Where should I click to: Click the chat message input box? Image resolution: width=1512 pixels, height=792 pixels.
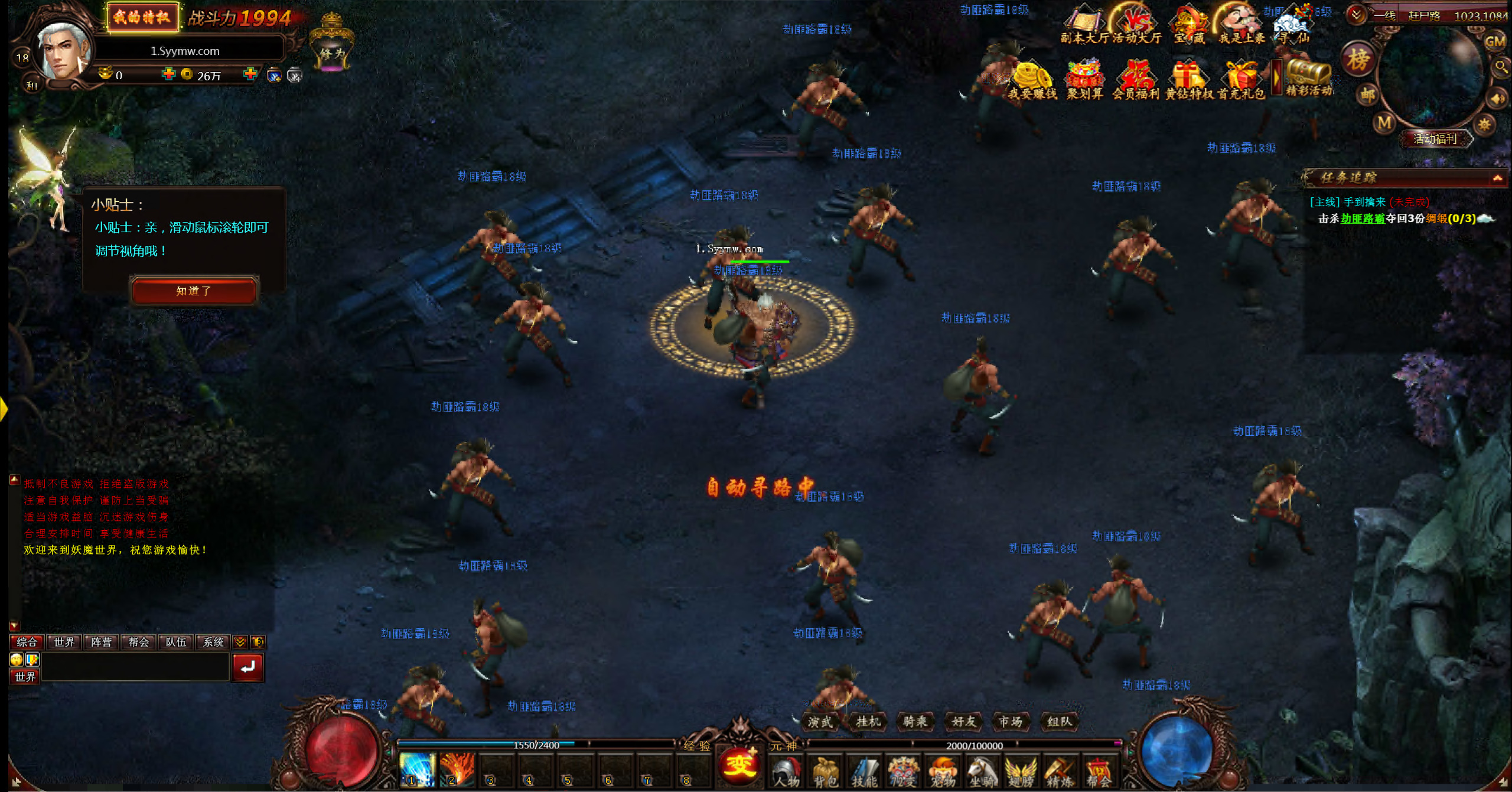pyautogui.click(x=135, y=668)
